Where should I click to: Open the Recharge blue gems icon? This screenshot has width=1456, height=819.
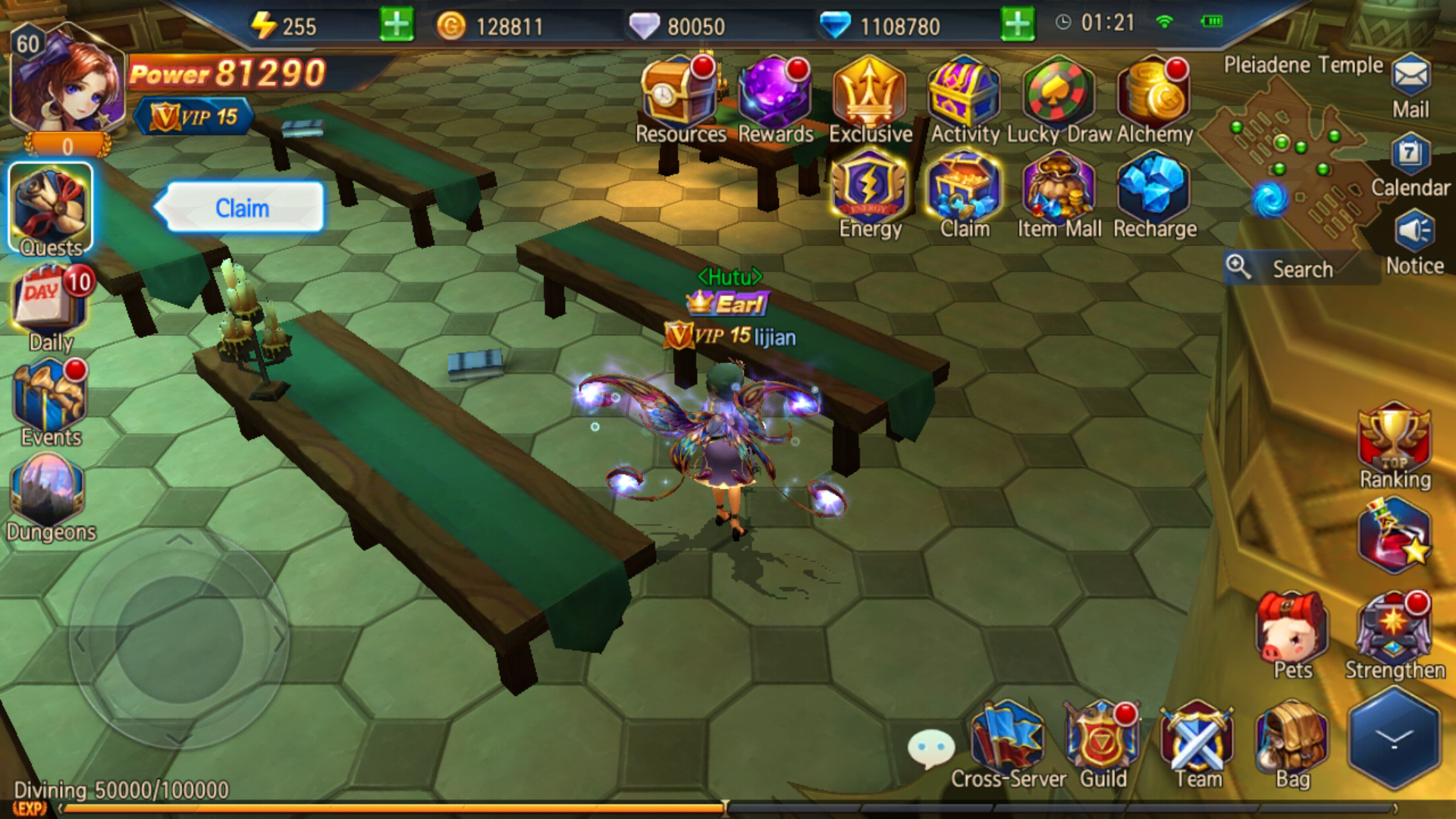click(1153, 190)
